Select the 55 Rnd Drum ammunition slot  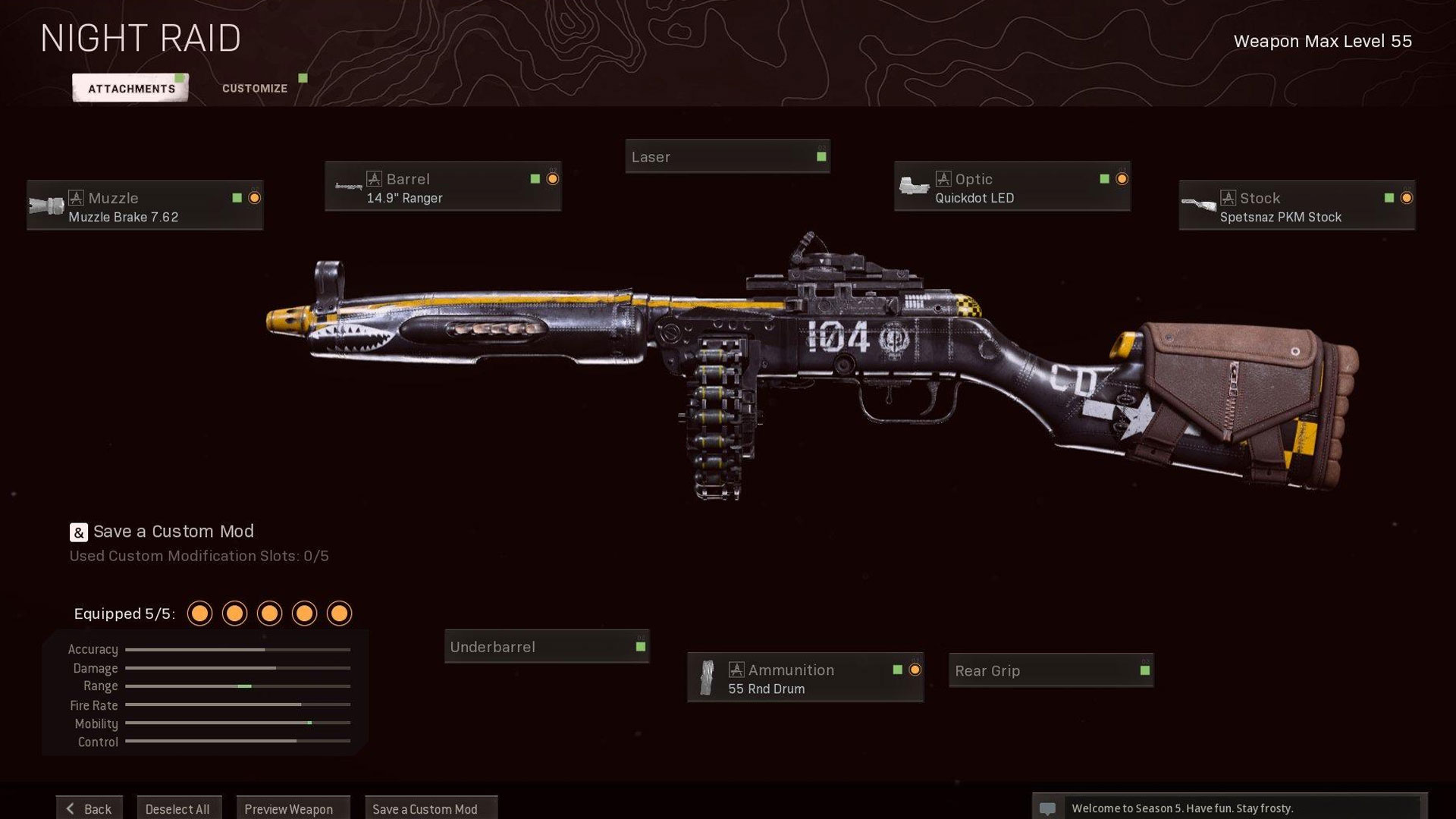click(805, 678)
